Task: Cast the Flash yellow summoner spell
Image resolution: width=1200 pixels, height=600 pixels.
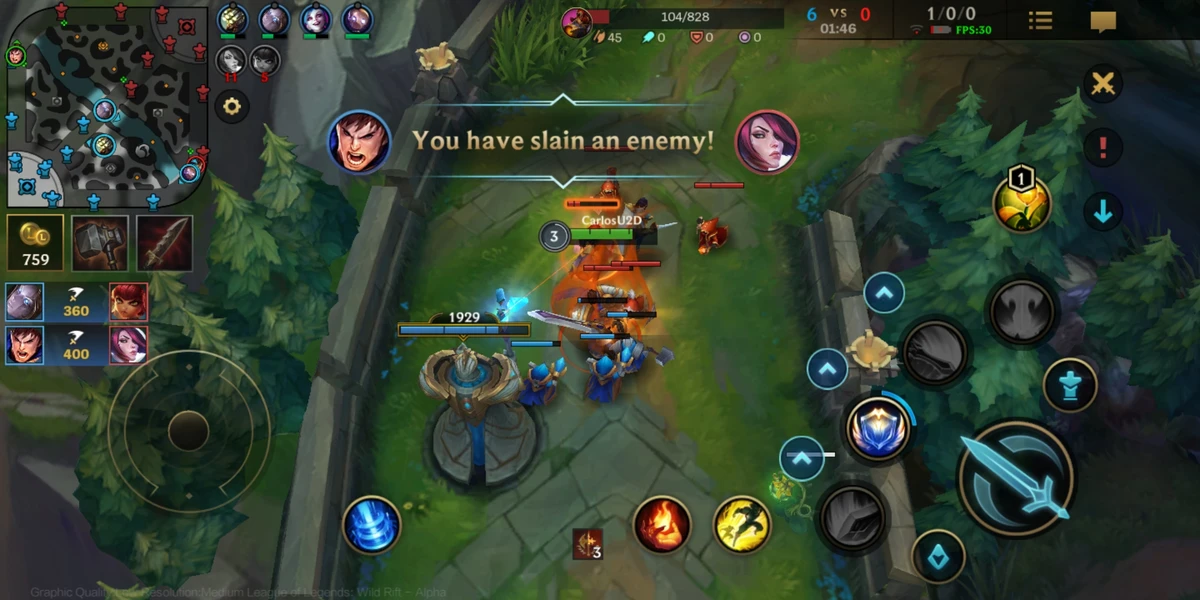Action: (x=742, y=524)
